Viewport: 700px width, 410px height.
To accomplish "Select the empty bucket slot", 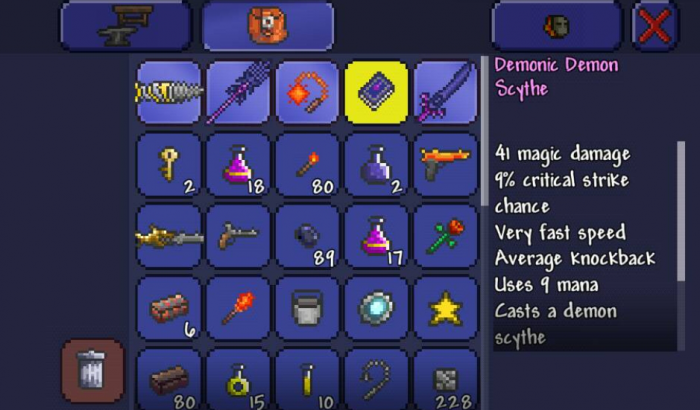I will pos(307,308).
